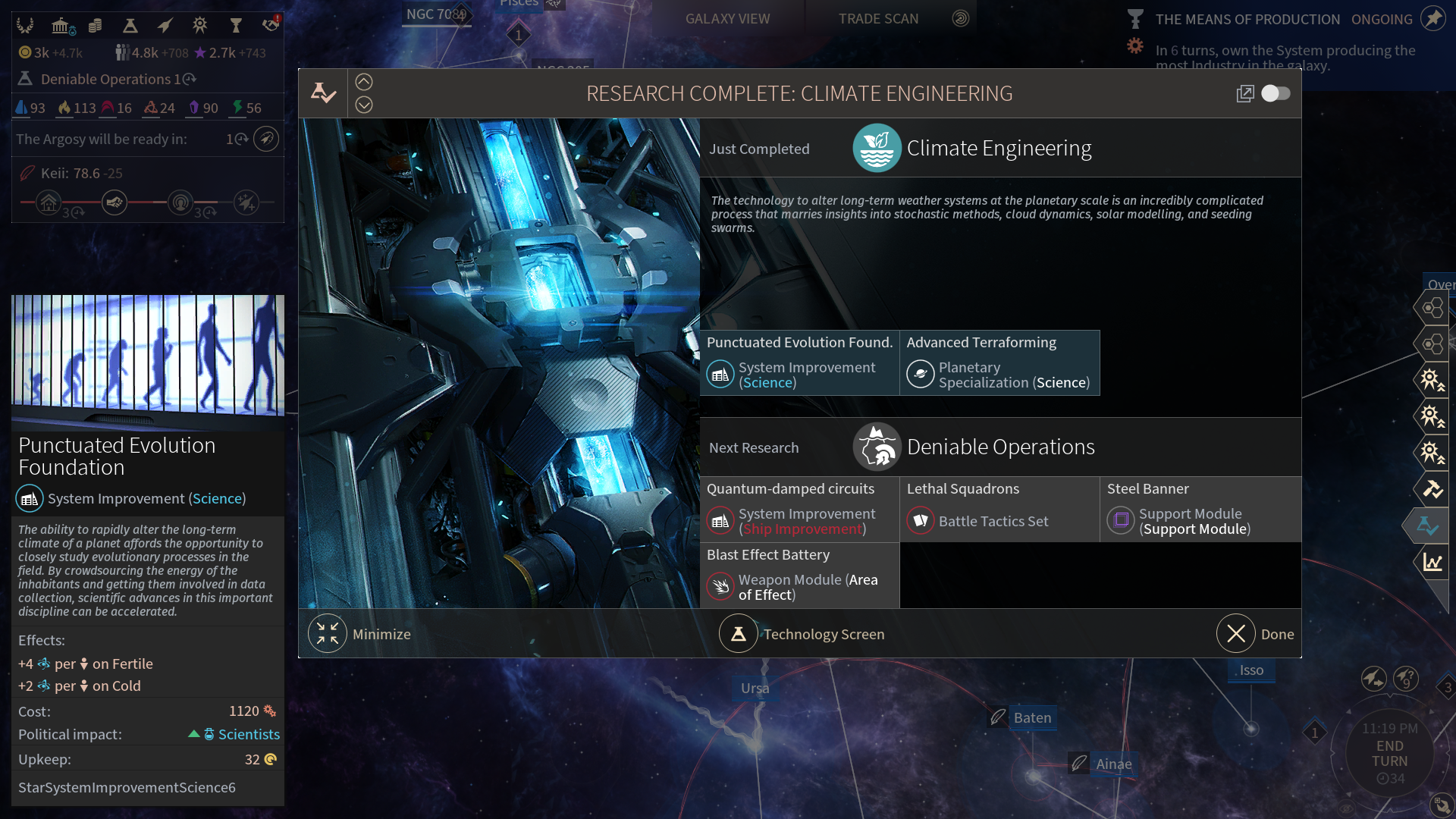
Task: Open the Technology Screen
Action: point(739,634)
